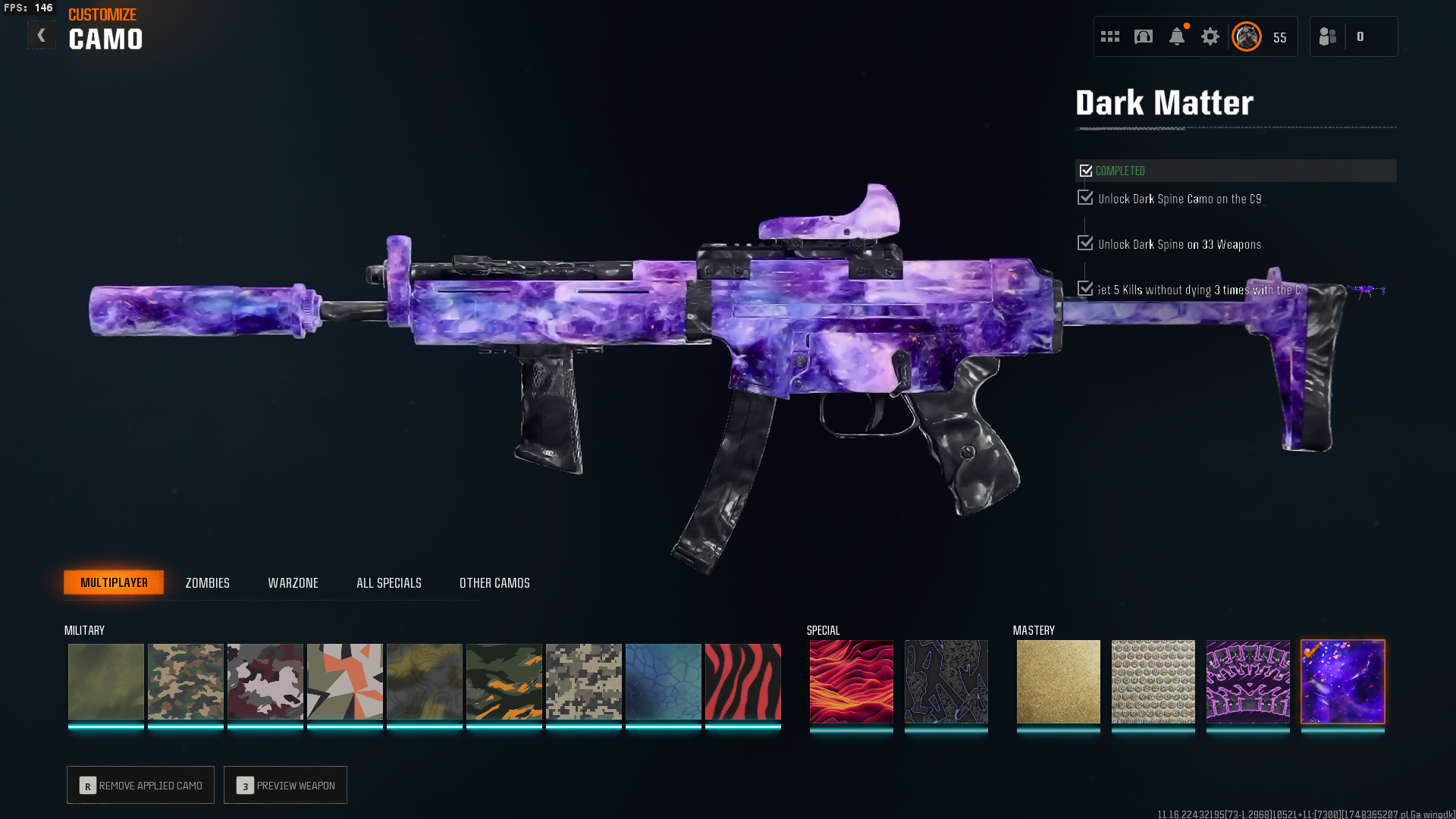
Task: Pick the diamond mastery camo swatch
Action: pyautogui.click(x=1153, y=681)
